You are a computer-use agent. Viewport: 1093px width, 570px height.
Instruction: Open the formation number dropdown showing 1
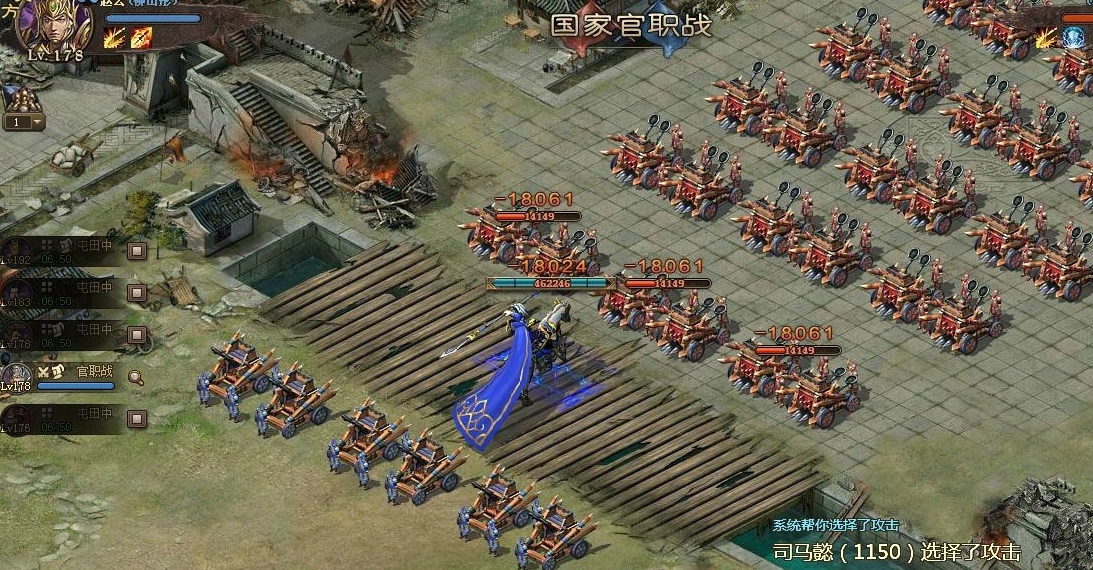24,122
